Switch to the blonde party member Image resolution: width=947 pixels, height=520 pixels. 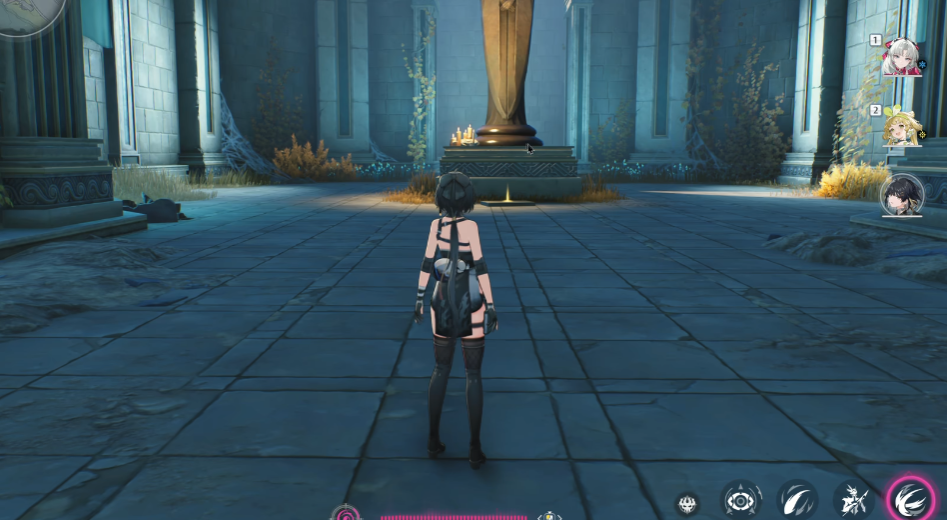(x=902, y=128)
